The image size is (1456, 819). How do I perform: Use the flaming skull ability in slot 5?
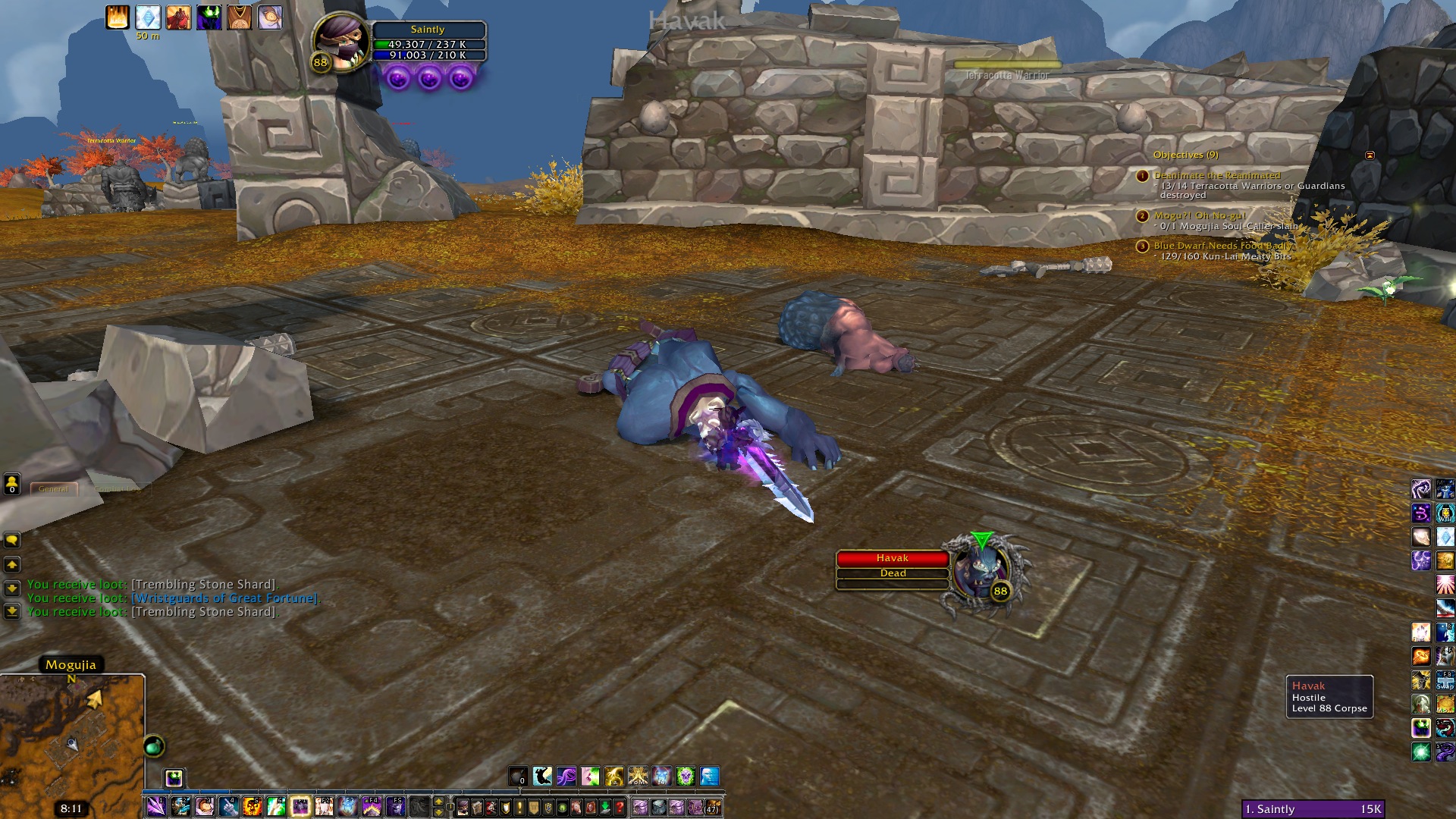click(x=253, y=806)
